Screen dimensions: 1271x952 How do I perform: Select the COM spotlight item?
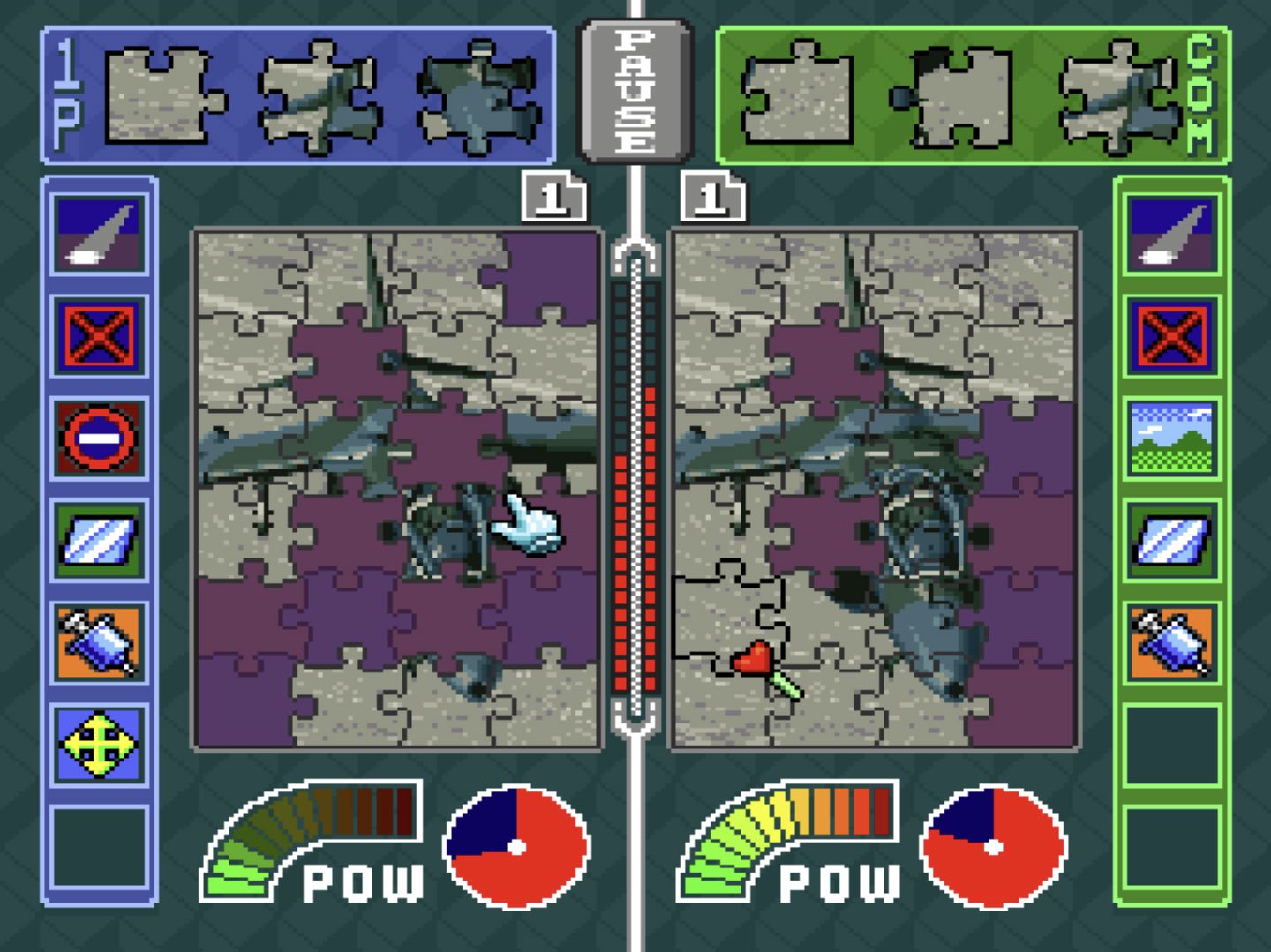point(1171,233)
